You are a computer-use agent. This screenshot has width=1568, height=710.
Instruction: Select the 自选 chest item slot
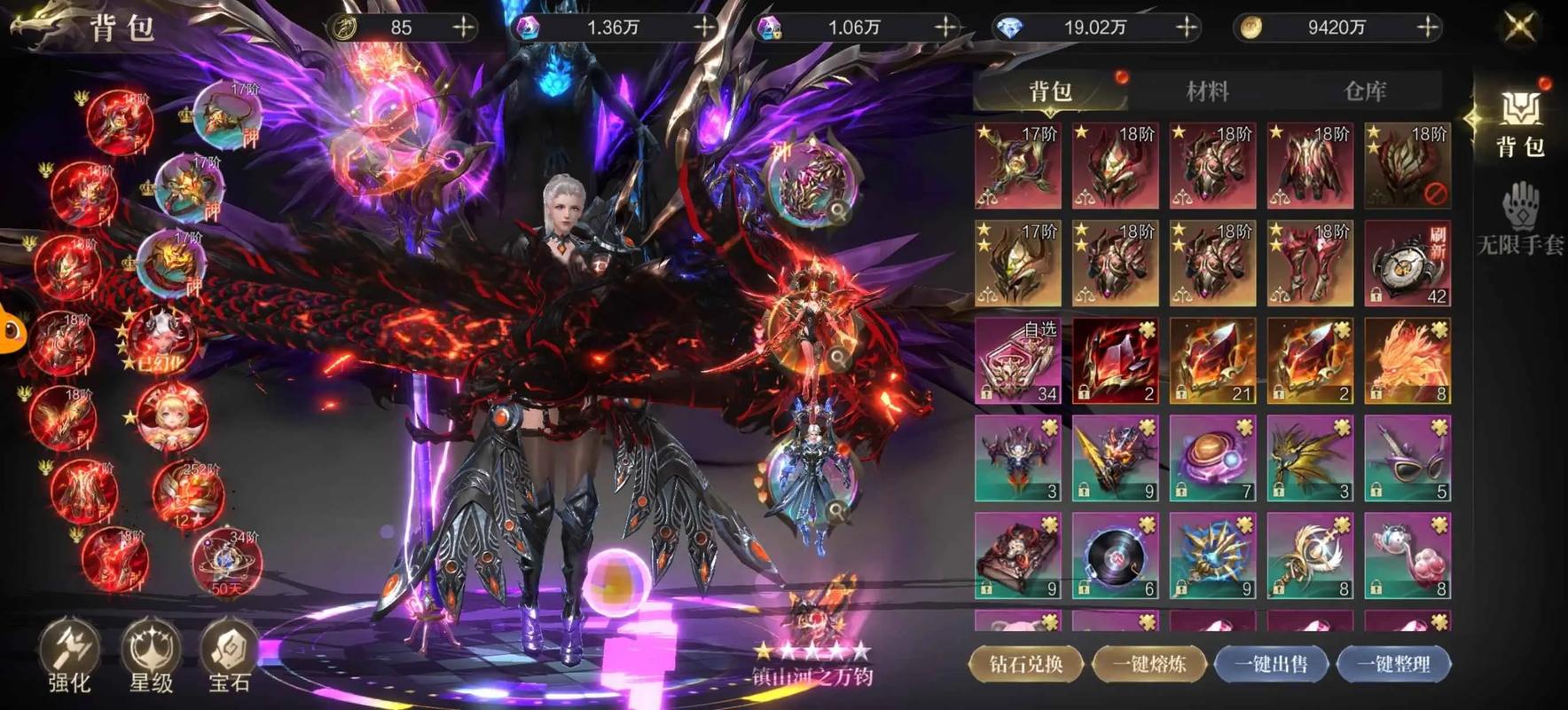[1018, 361]
